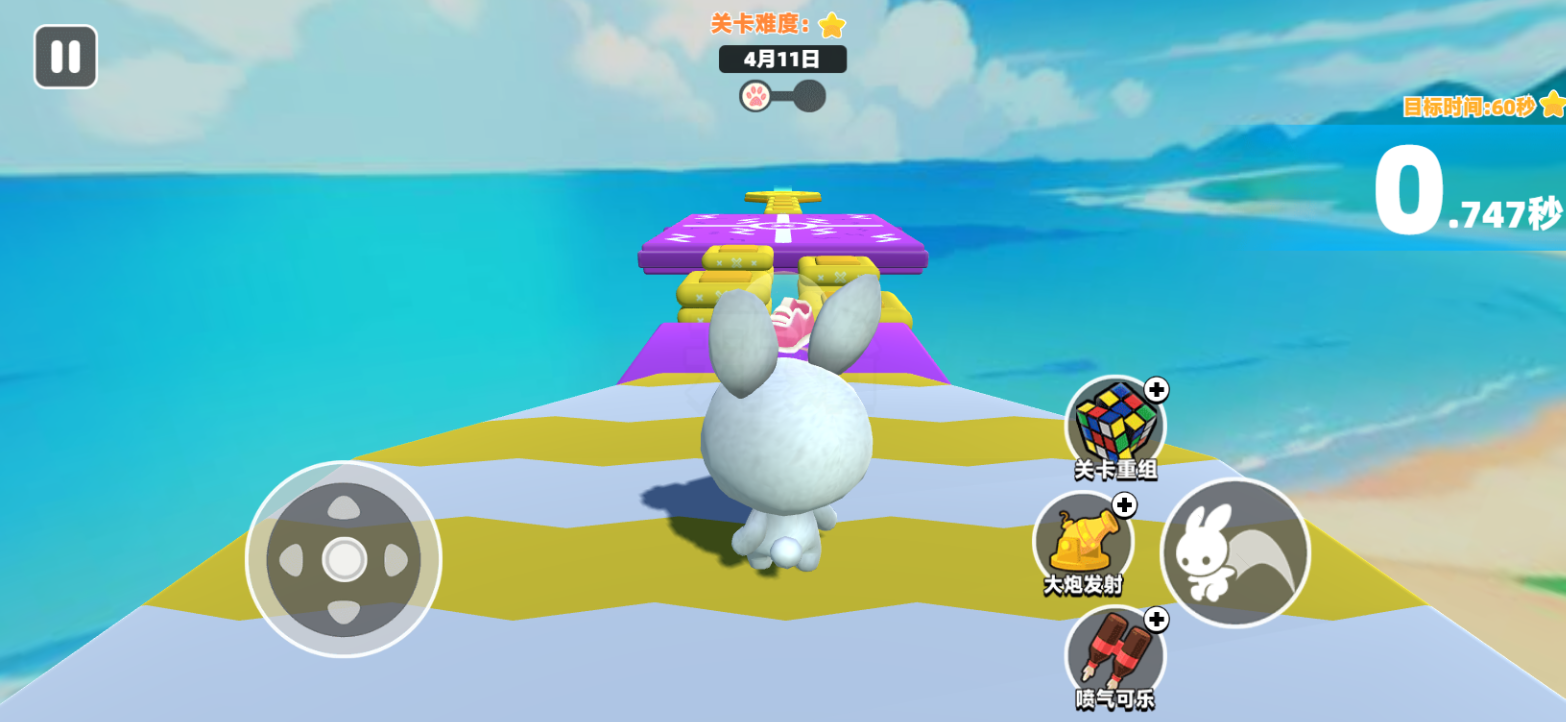
Task: Use the 喷气可乐 cola jetpack item
Action: click(1114, 653)
